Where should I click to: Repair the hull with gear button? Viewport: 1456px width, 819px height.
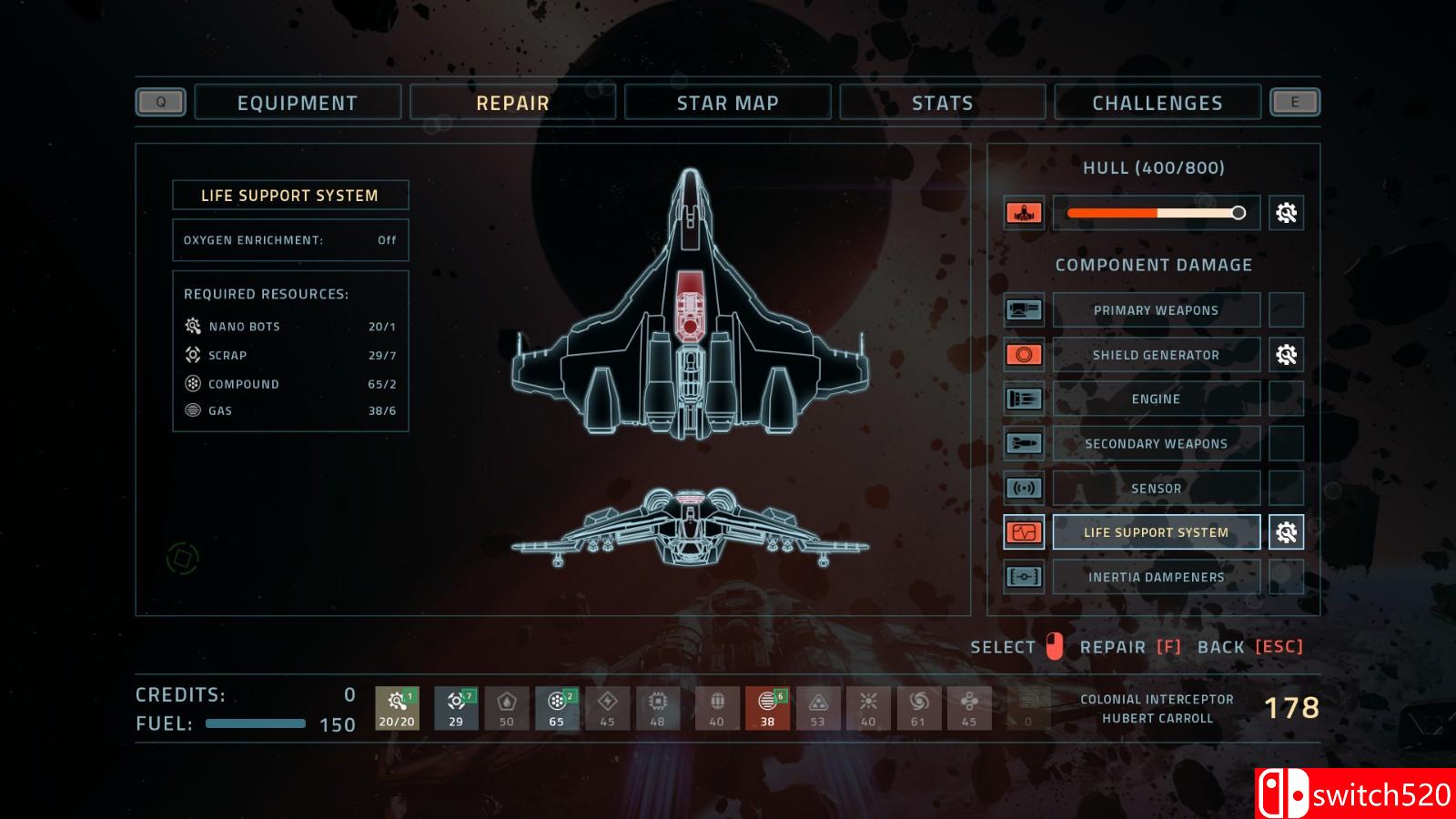pos(1286,213)
